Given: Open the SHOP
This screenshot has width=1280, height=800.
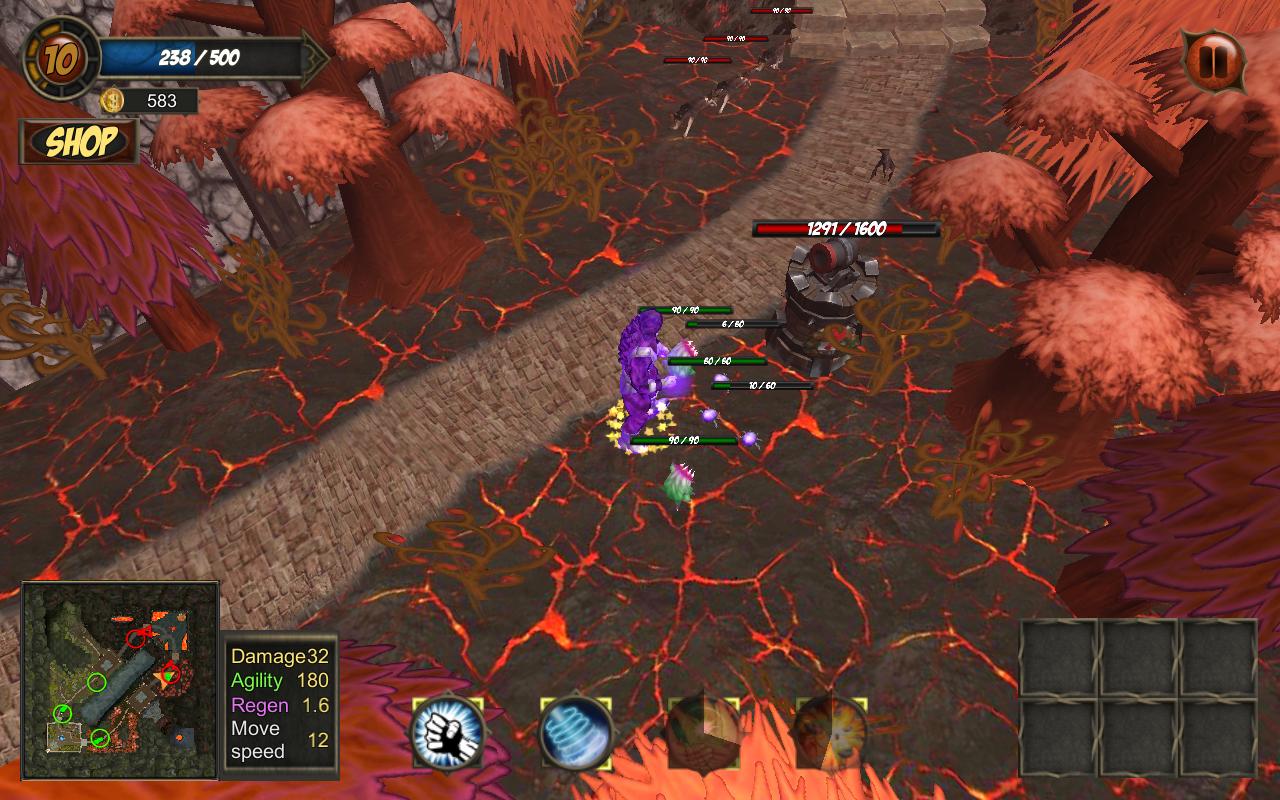Looking at the screenshot, I should coord(80,142).
